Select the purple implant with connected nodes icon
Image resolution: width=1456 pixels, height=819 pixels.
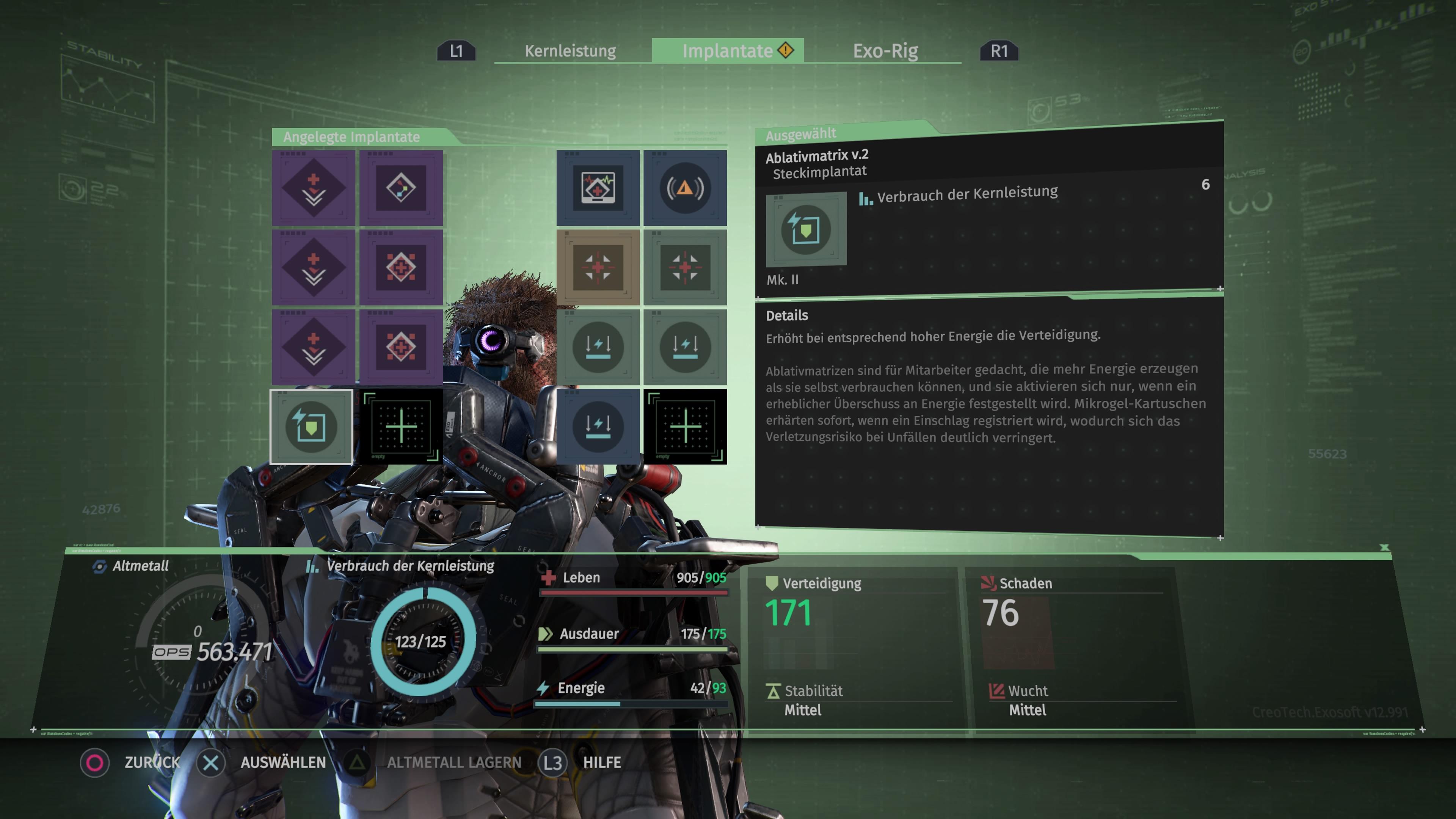point(401,188)
